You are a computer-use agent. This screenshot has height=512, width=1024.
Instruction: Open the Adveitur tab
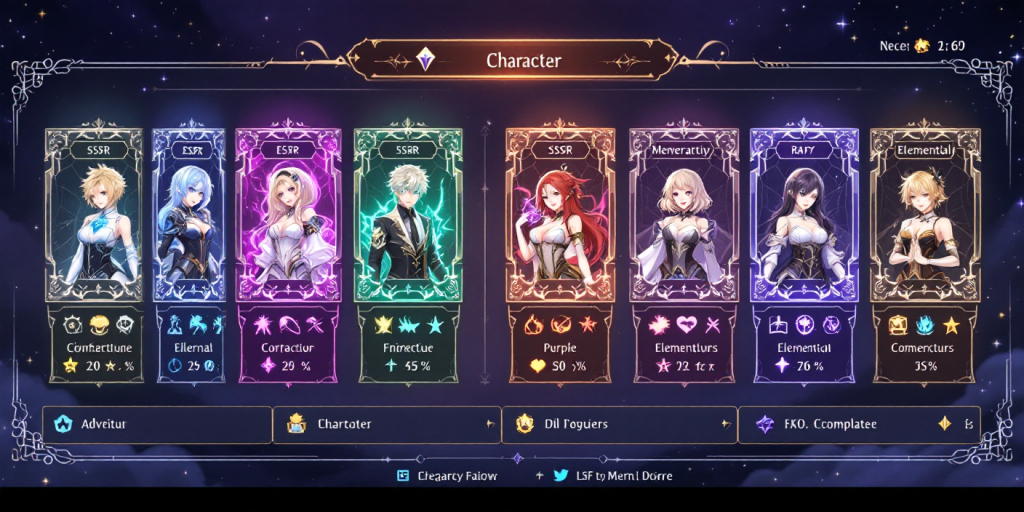tap(157, 424)
